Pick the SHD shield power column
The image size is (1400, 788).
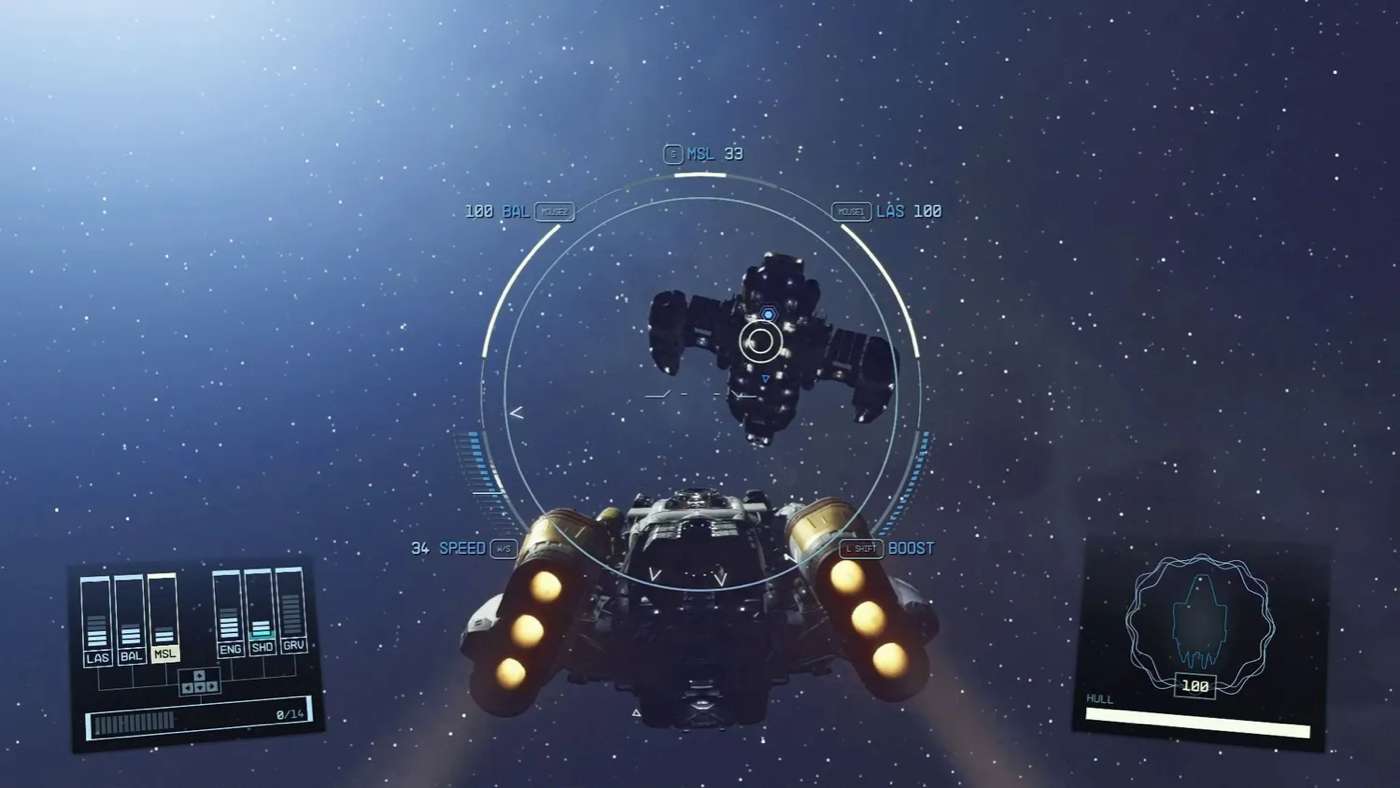(x=261, y=613)
